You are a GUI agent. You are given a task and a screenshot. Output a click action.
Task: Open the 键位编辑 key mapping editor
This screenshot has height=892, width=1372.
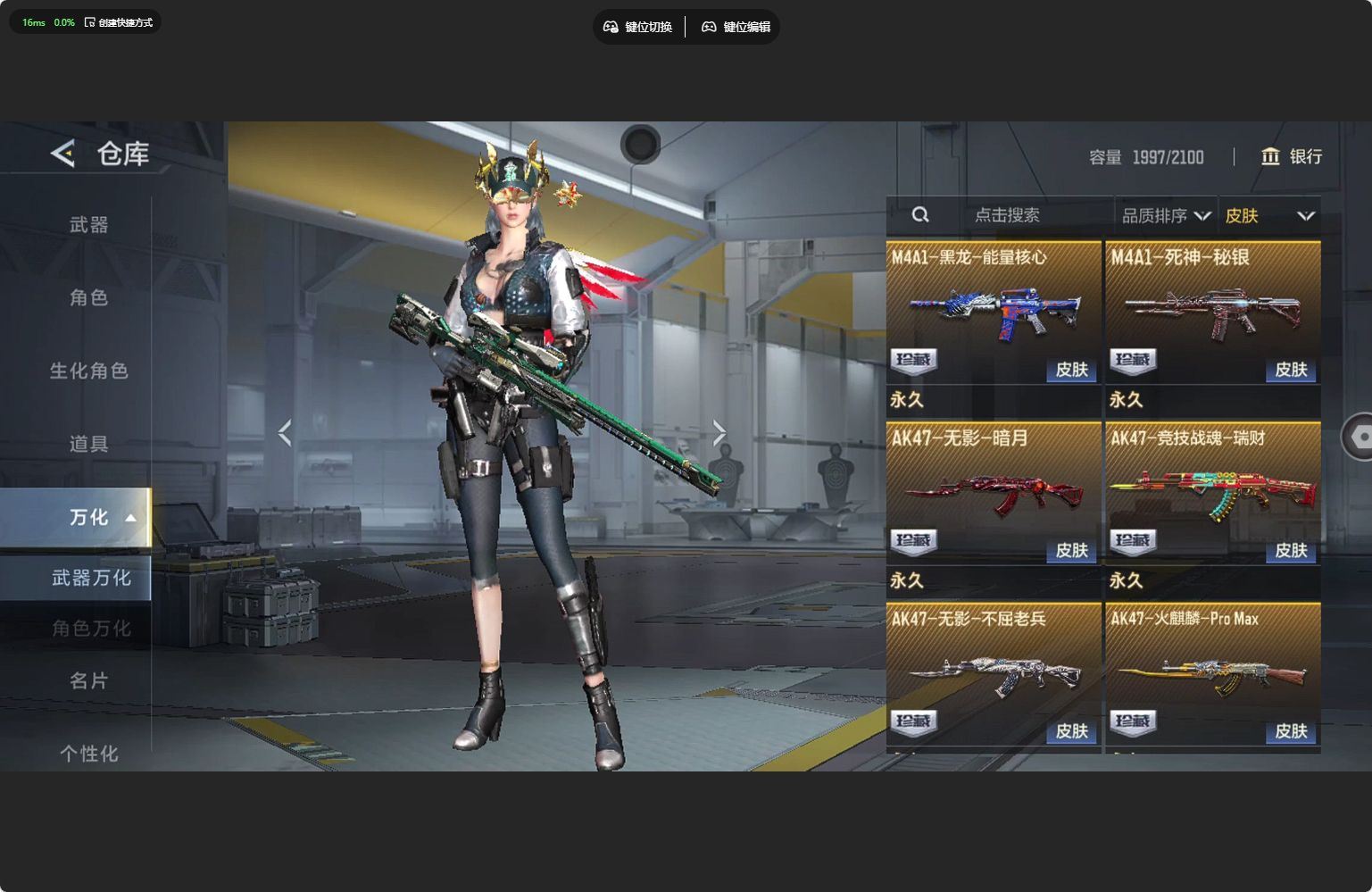[736, 27]
